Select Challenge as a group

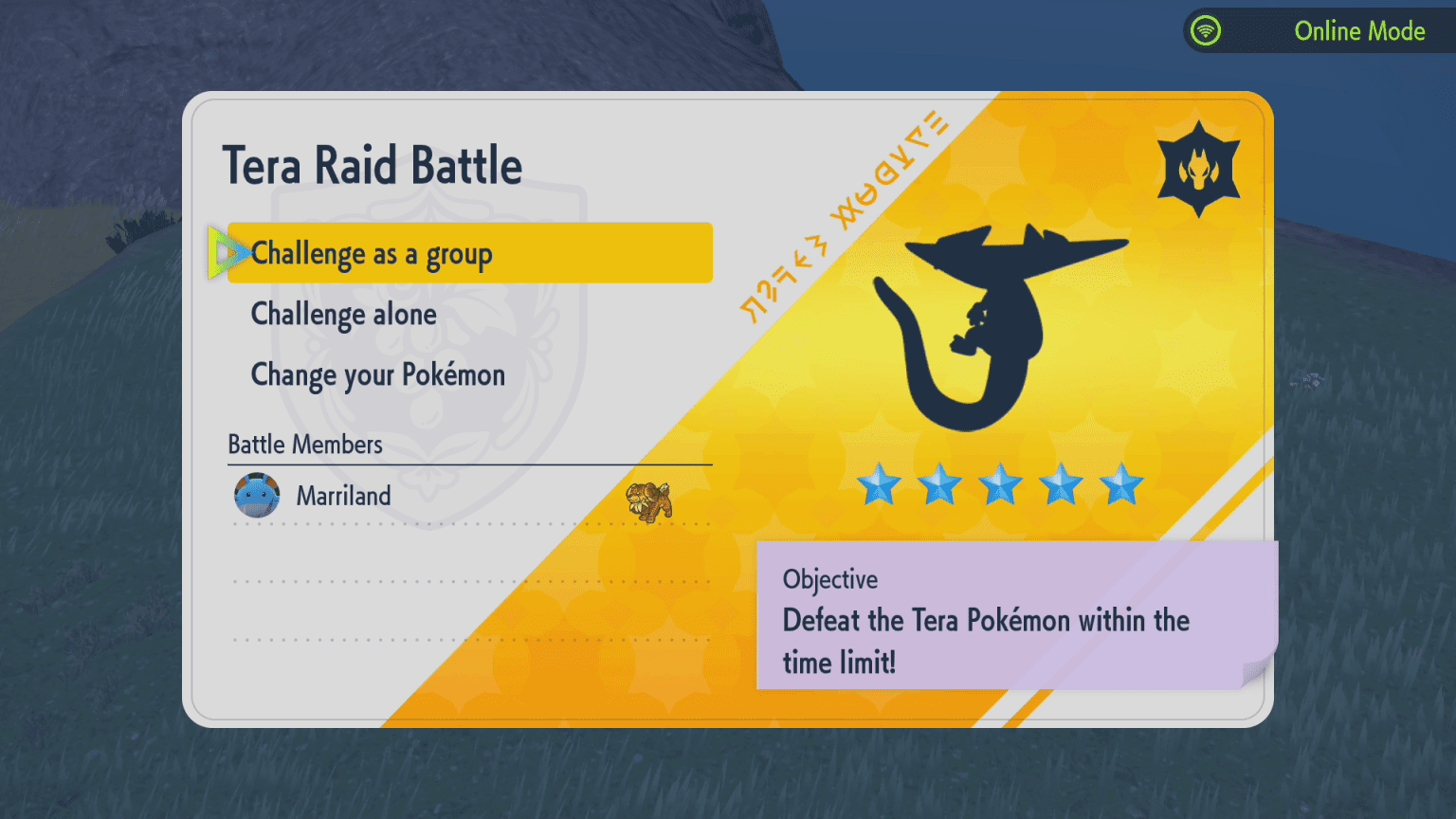468,253
